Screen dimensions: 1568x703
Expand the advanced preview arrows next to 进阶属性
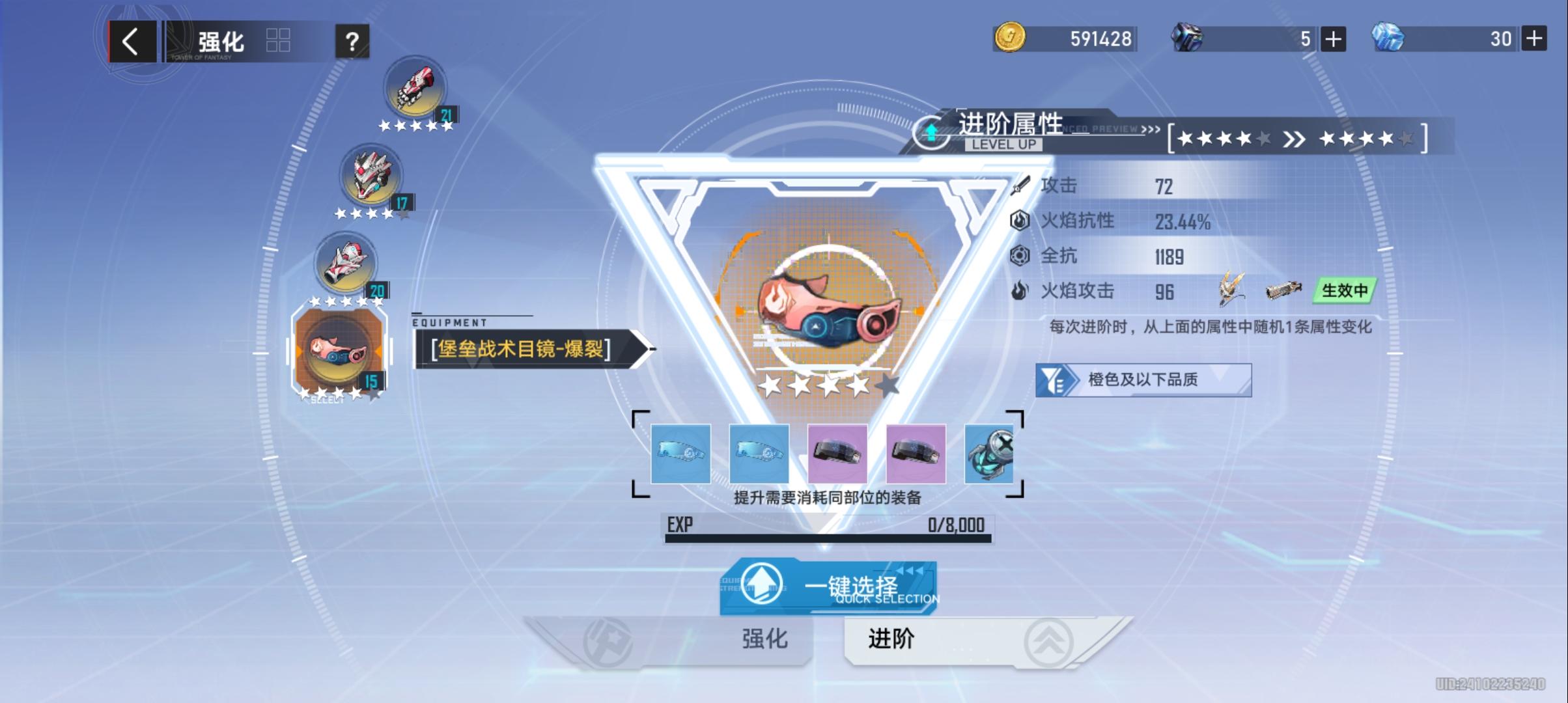(1149, 130)
